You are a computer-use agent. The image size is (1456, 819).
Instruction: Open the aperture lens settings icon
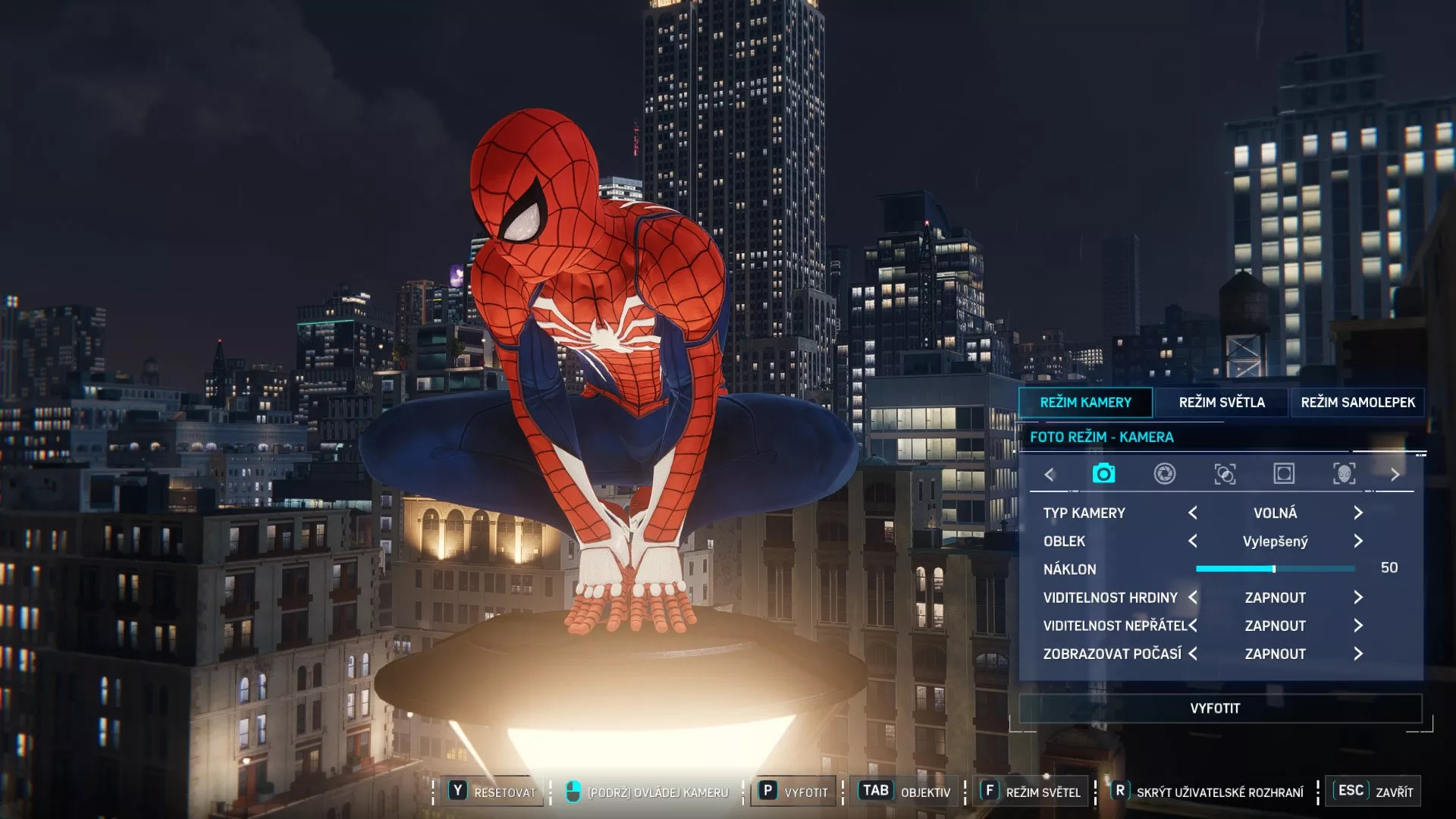[1165, 473]
